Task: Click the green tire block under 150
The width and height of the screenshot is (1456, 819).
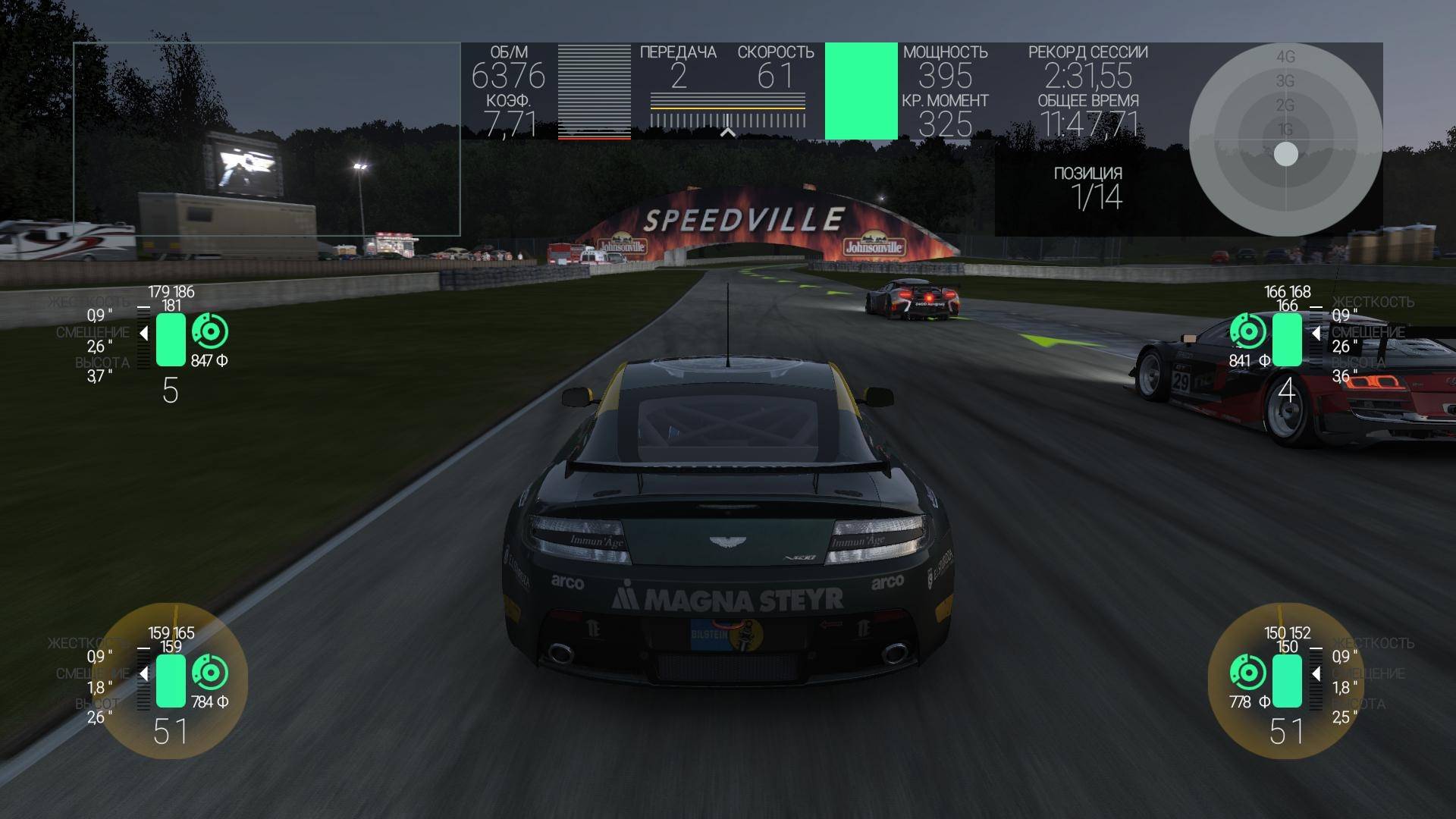Action: pyautogui.click(x=1287, y=681)
